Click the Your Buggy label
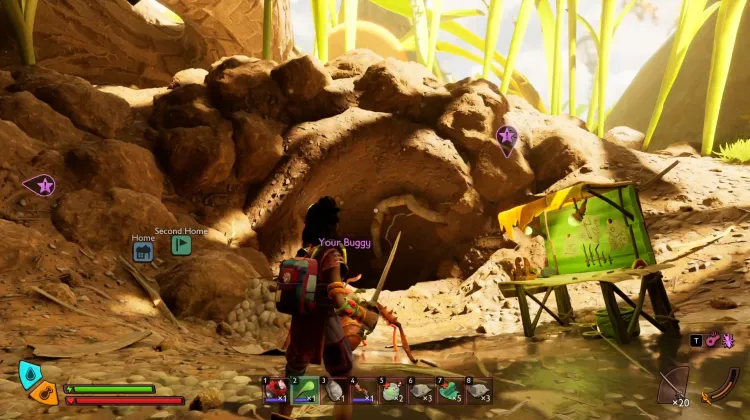This screenshot has width=750, height=420. point(344,242)
